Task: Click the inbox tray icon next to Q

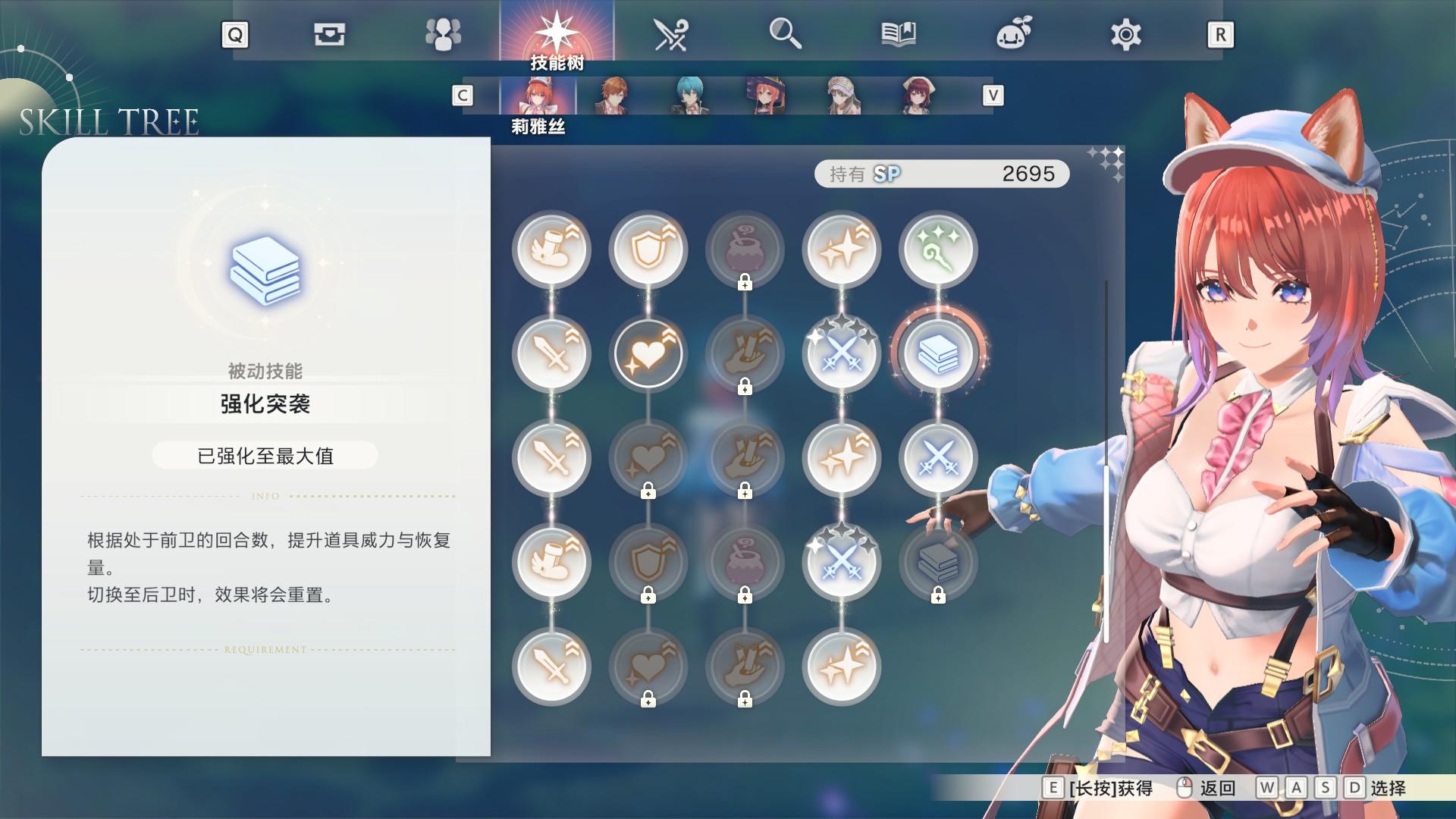Action: (x=331, y=33)
